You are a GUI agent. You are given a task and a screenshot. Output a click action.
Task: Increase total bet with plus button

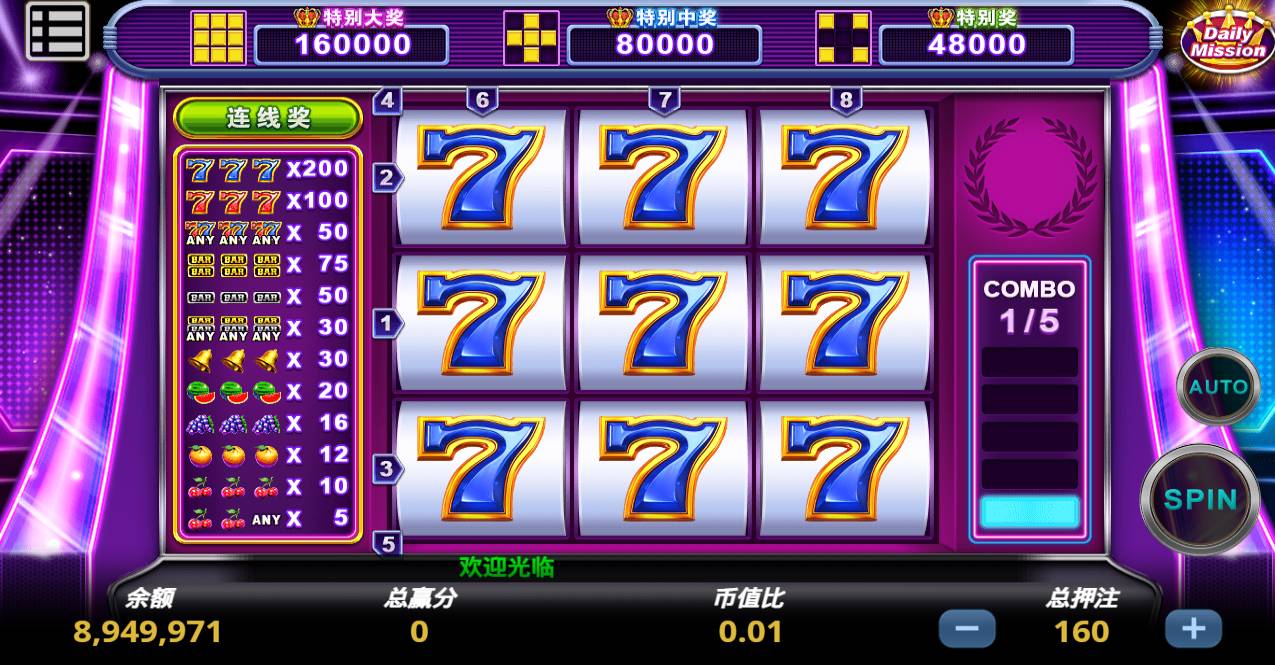(1193, 629)
